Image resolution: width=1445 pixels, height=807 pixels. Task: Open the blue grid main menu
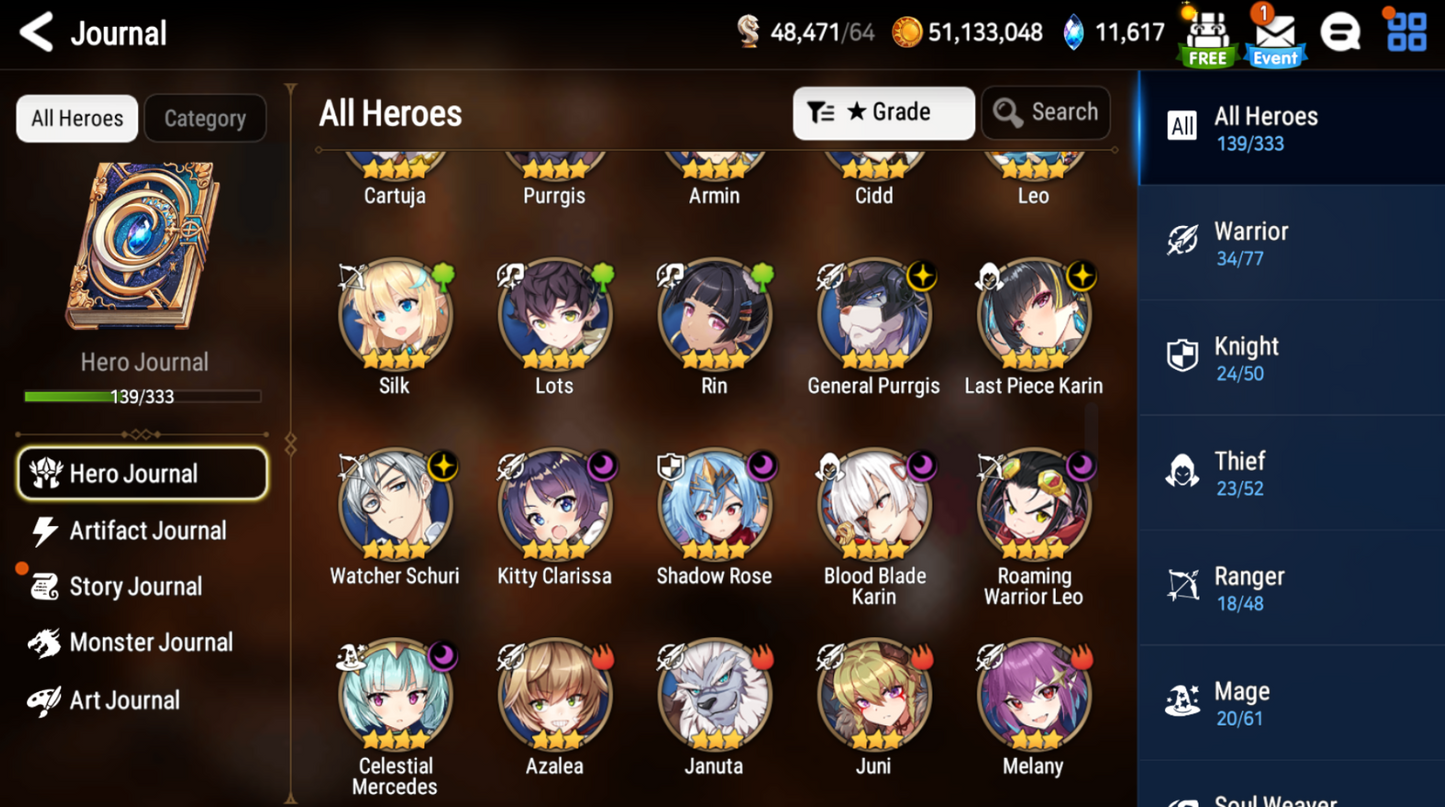coord(1407,32)
